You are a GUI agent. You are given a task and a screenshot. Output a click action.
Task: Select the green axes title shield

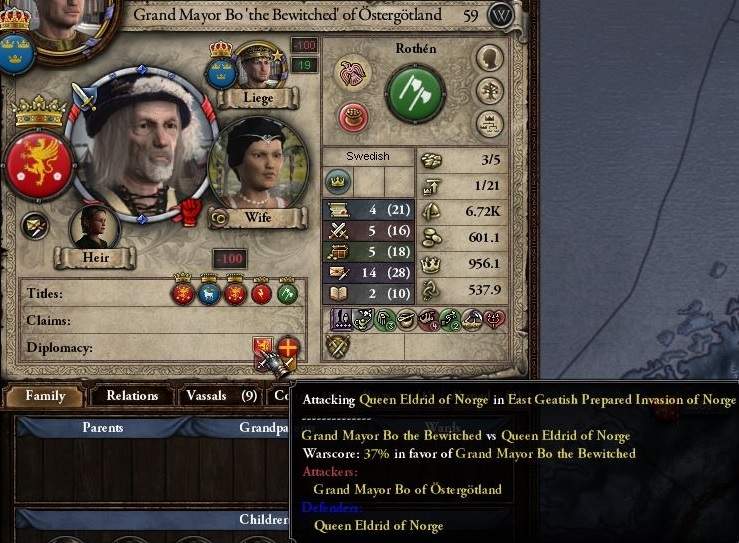(x=287, y=293)
